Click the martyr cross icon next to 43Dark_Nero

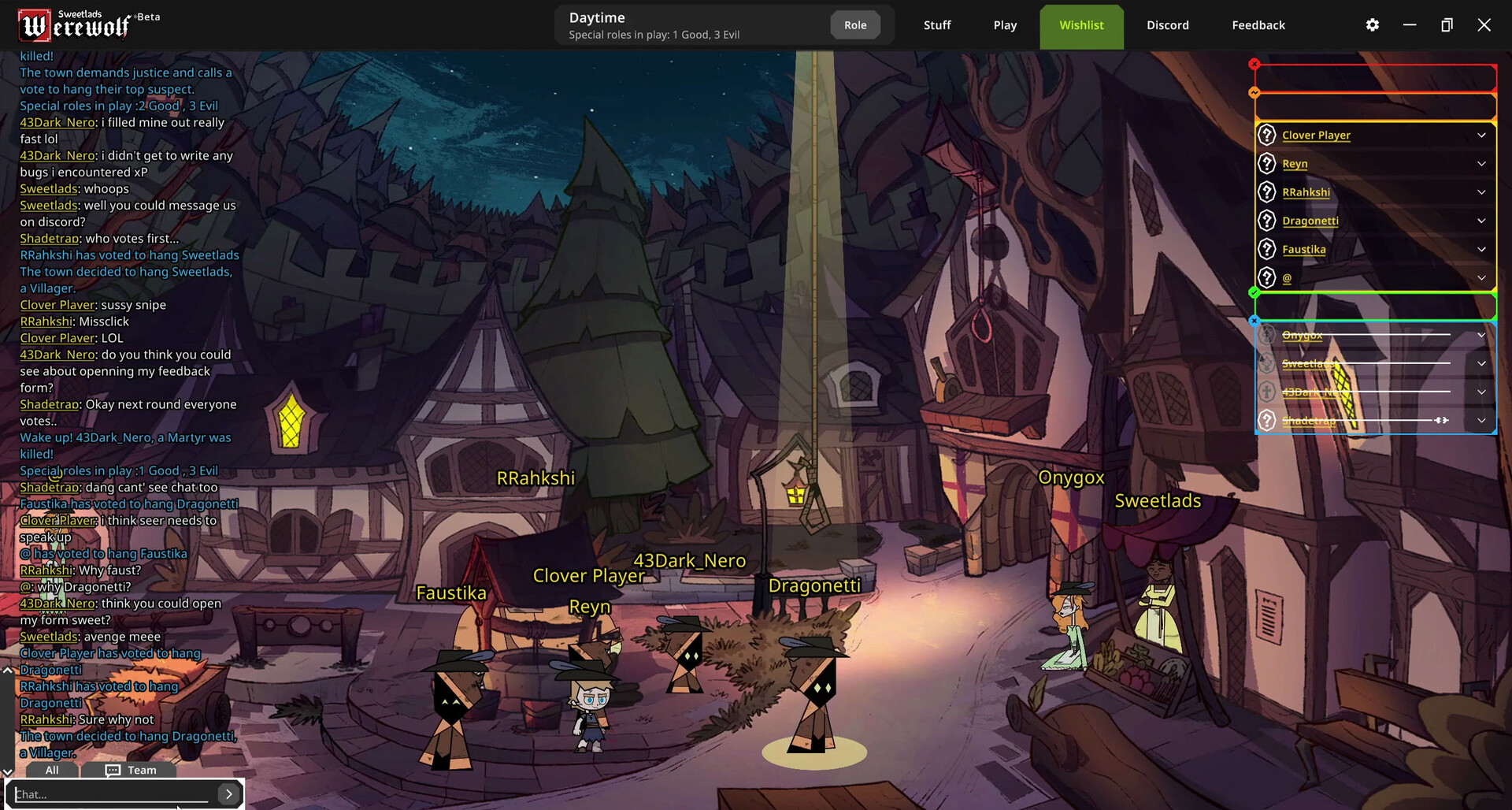1266,392
